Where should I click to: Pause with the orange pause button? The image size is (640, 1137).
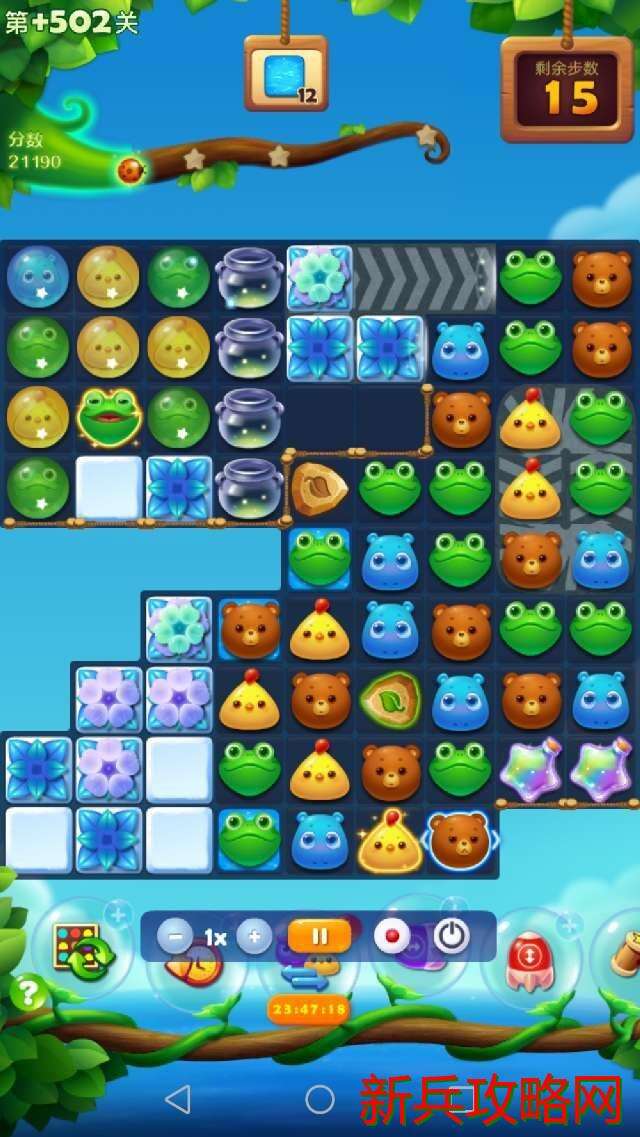pyautogui.click(x=320, y=937)
